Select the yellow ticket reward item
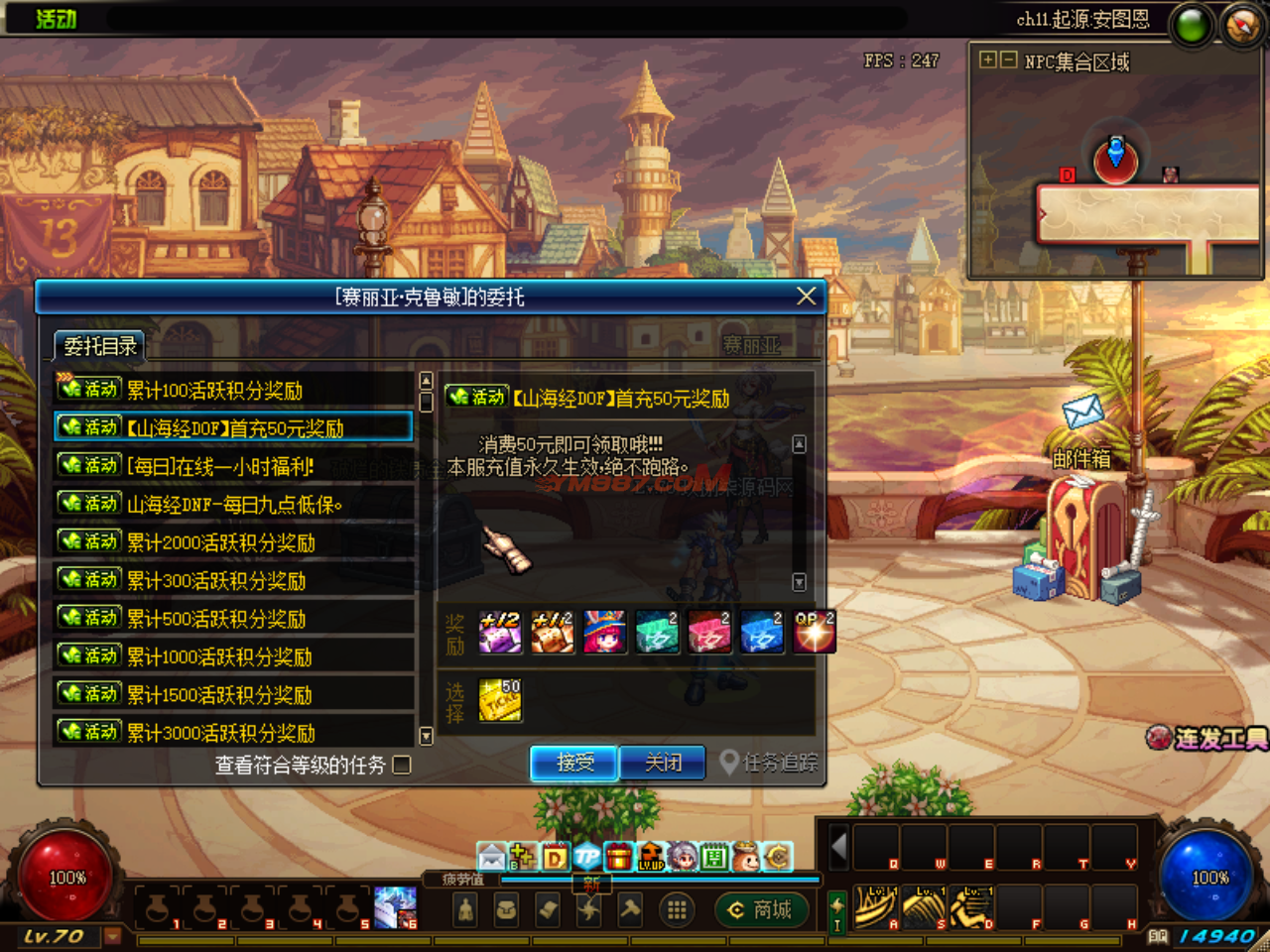 pyautogui.click(x=500, y=700)
